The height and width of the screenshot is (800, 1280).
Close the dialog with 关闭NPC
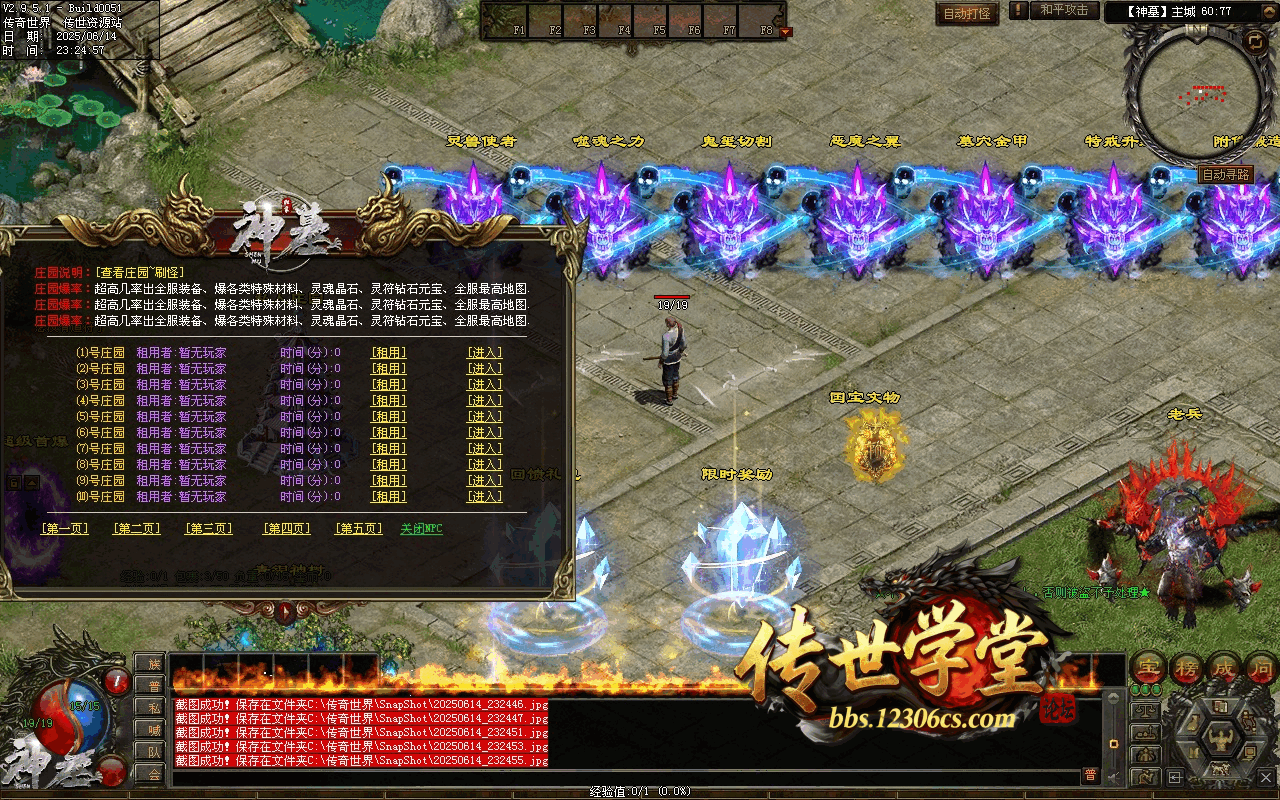click(x=421, y=529)
